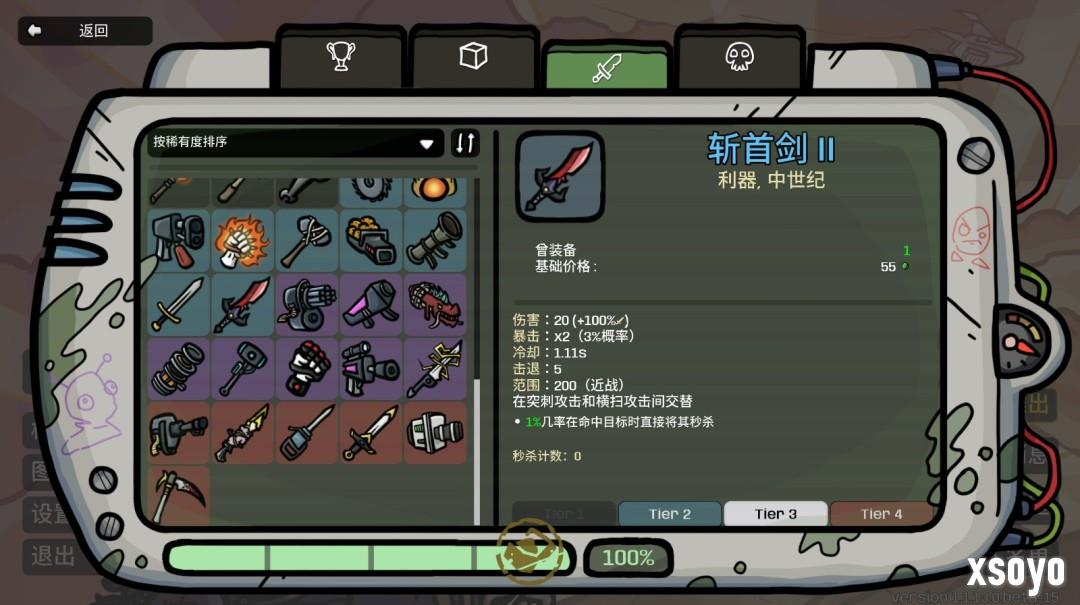This screenshot has height=605, width=1080.
Task: Show Tier 2 weapon stats
Action: coord(669,514)
